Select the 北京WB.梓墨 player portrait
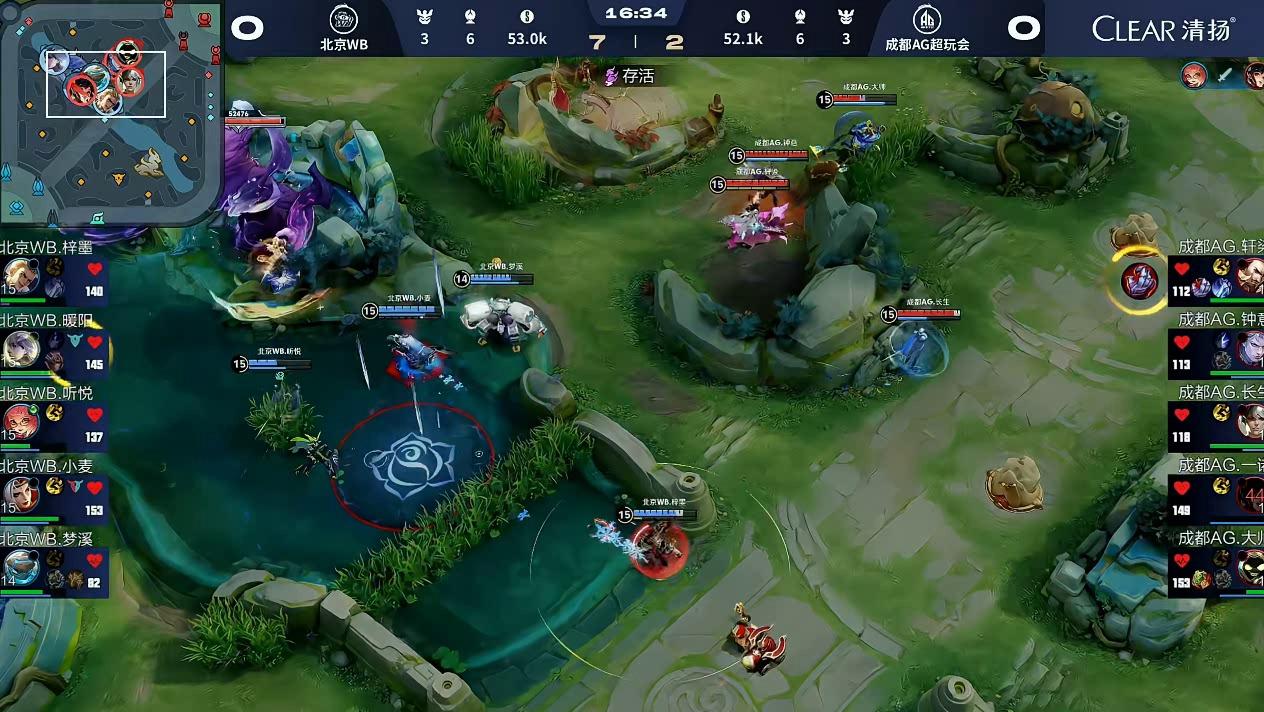 [20, 275]
